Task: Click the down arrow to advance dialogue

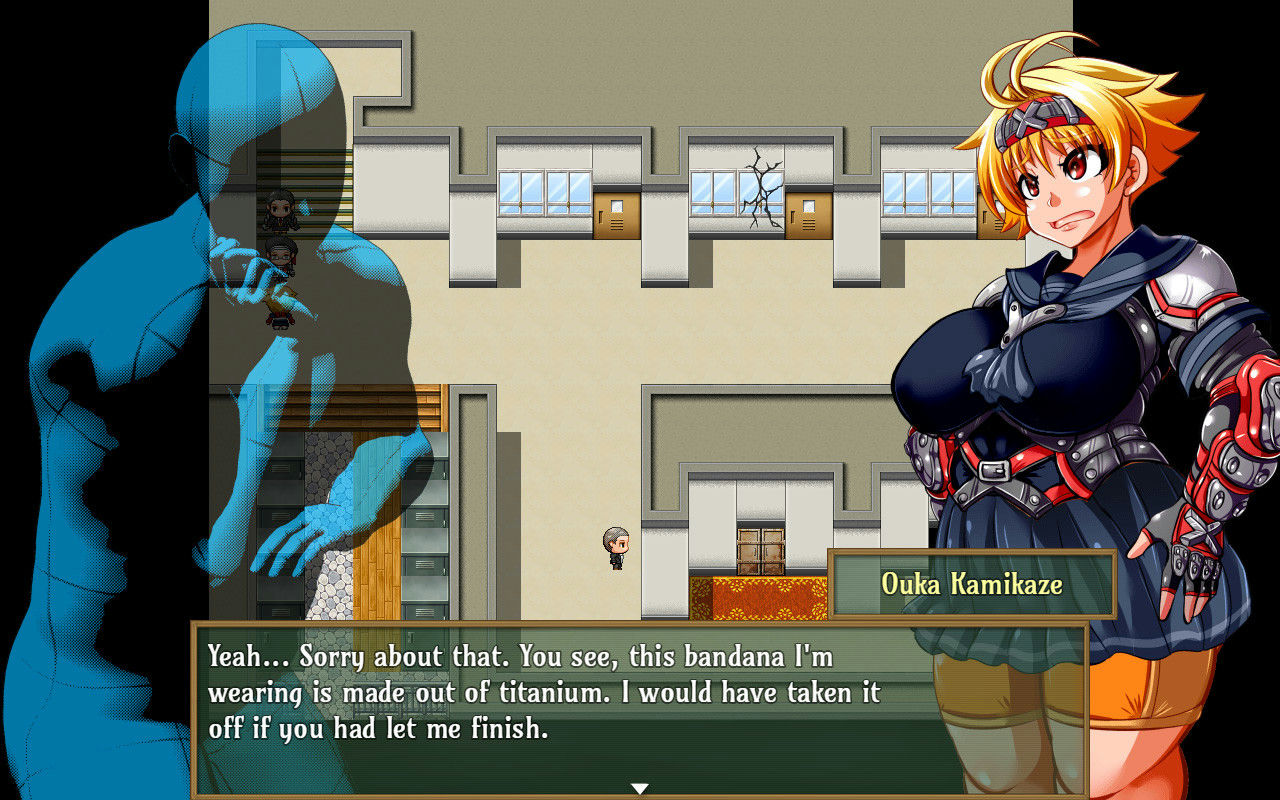Action: pyautogui.click(x=639, y=788)
